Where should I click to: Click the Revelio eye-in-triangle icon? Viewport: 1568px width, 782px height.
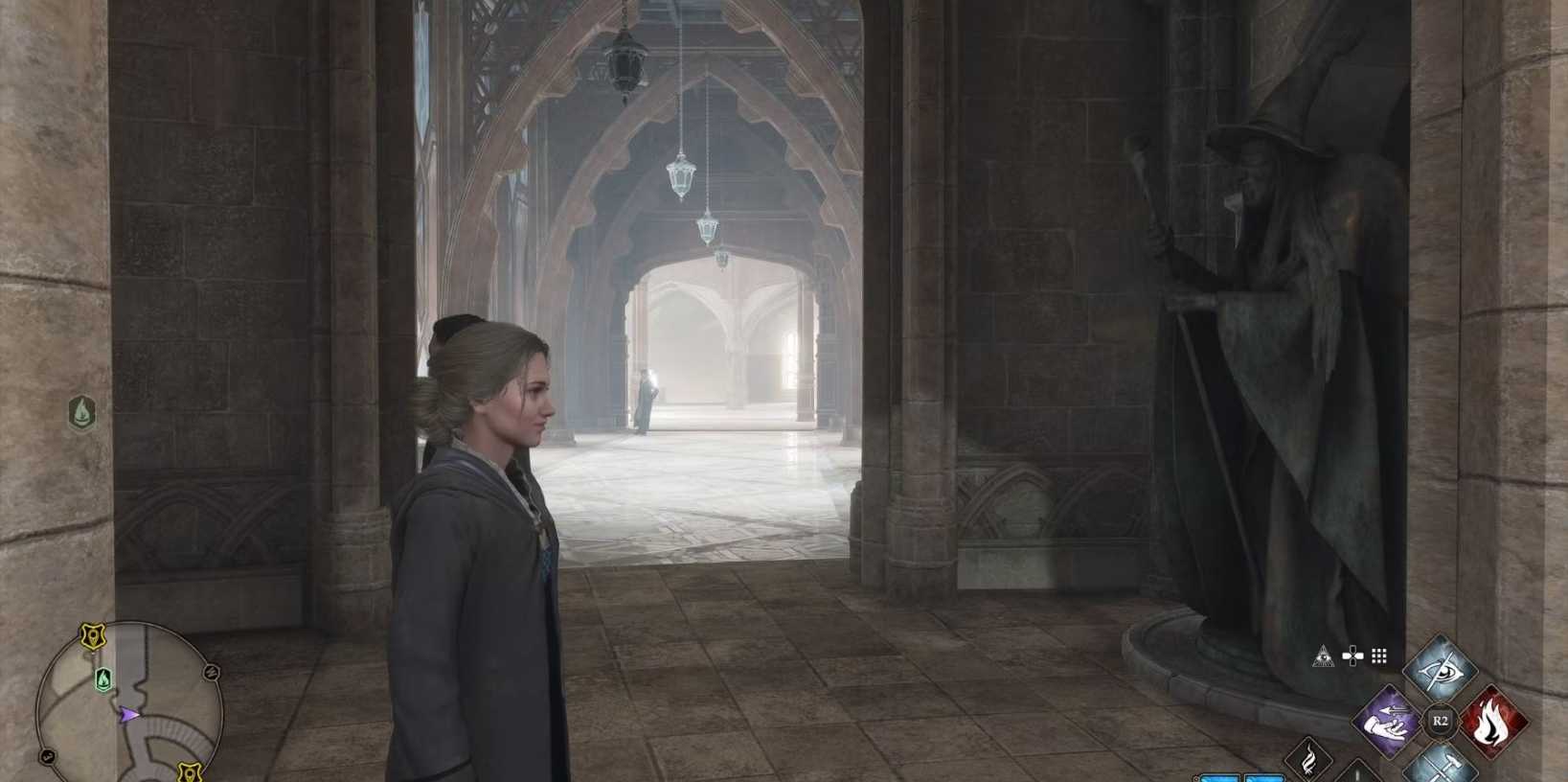pyautogui.click(x=1323, y=656)
